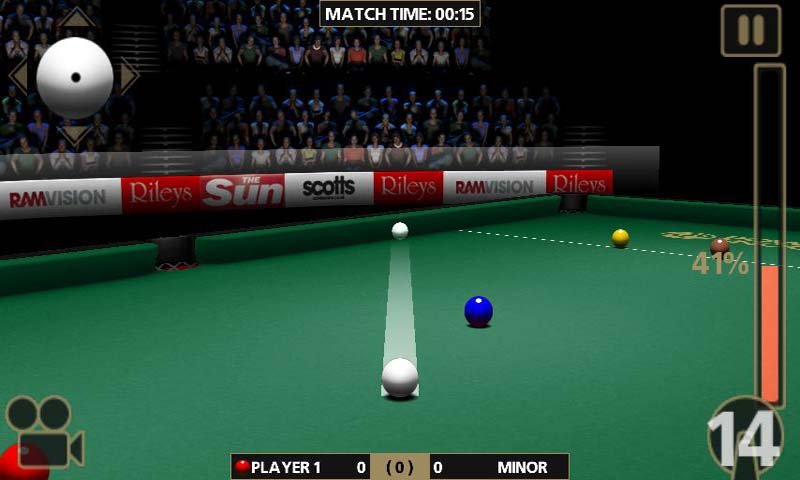Tap the left arrow beside the spin ball
800x480 pixels.
coord(18,76)
